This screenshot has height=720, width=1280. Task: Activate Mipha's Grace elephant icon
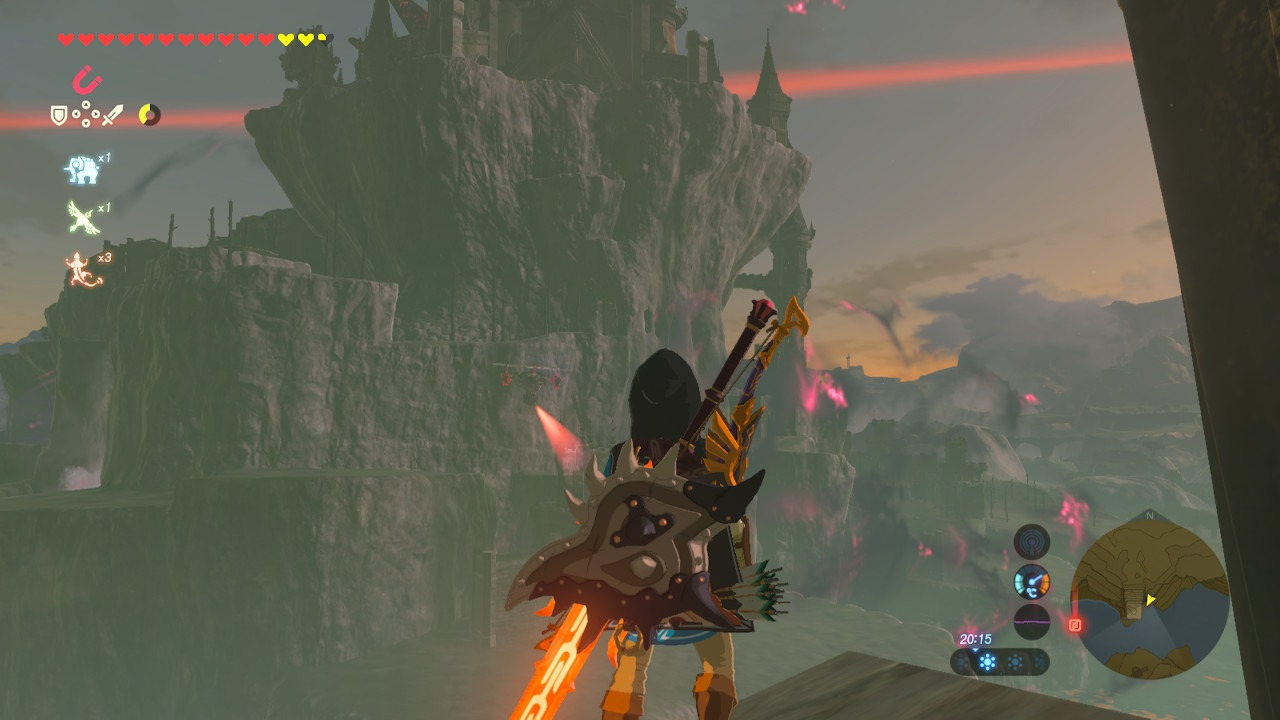coord(82,170)
